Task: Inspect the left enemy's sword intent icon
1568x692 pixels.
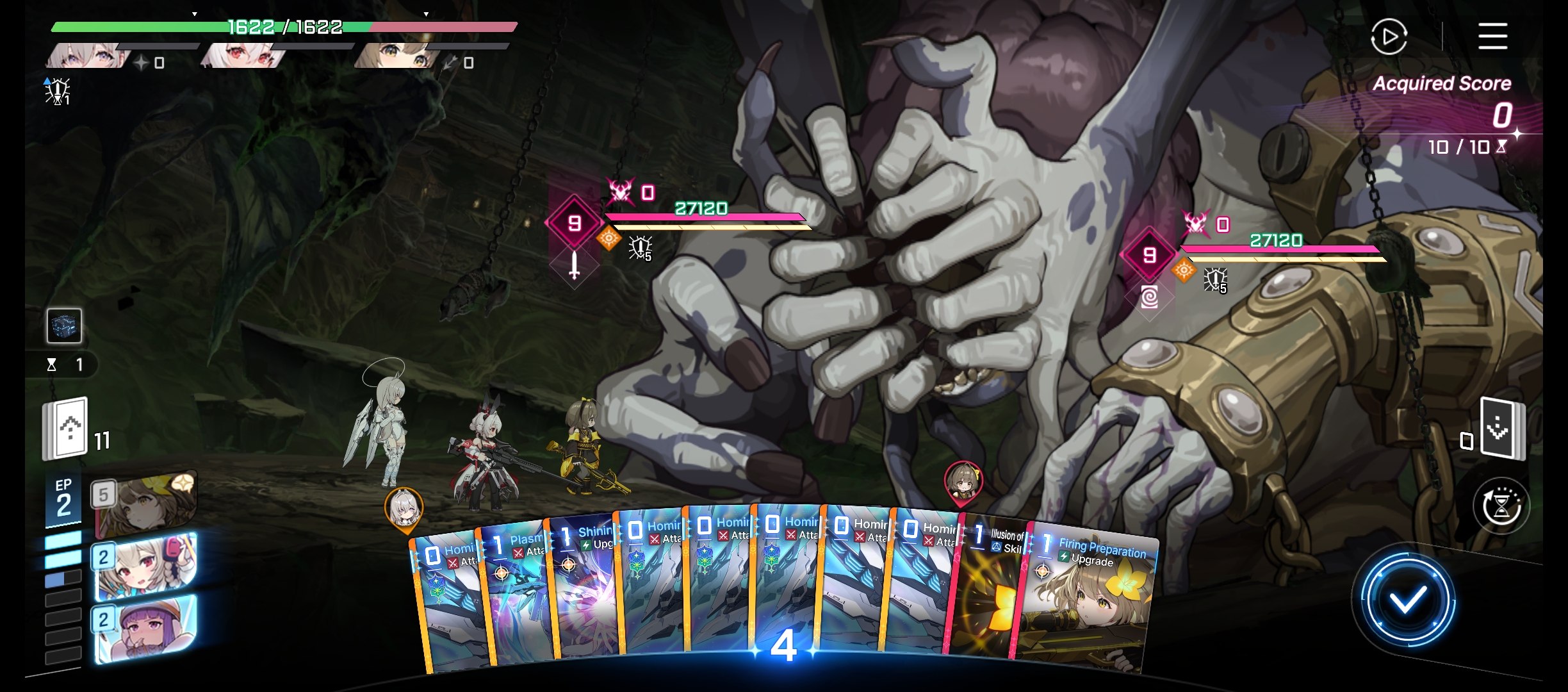Action: coord(575,265)
